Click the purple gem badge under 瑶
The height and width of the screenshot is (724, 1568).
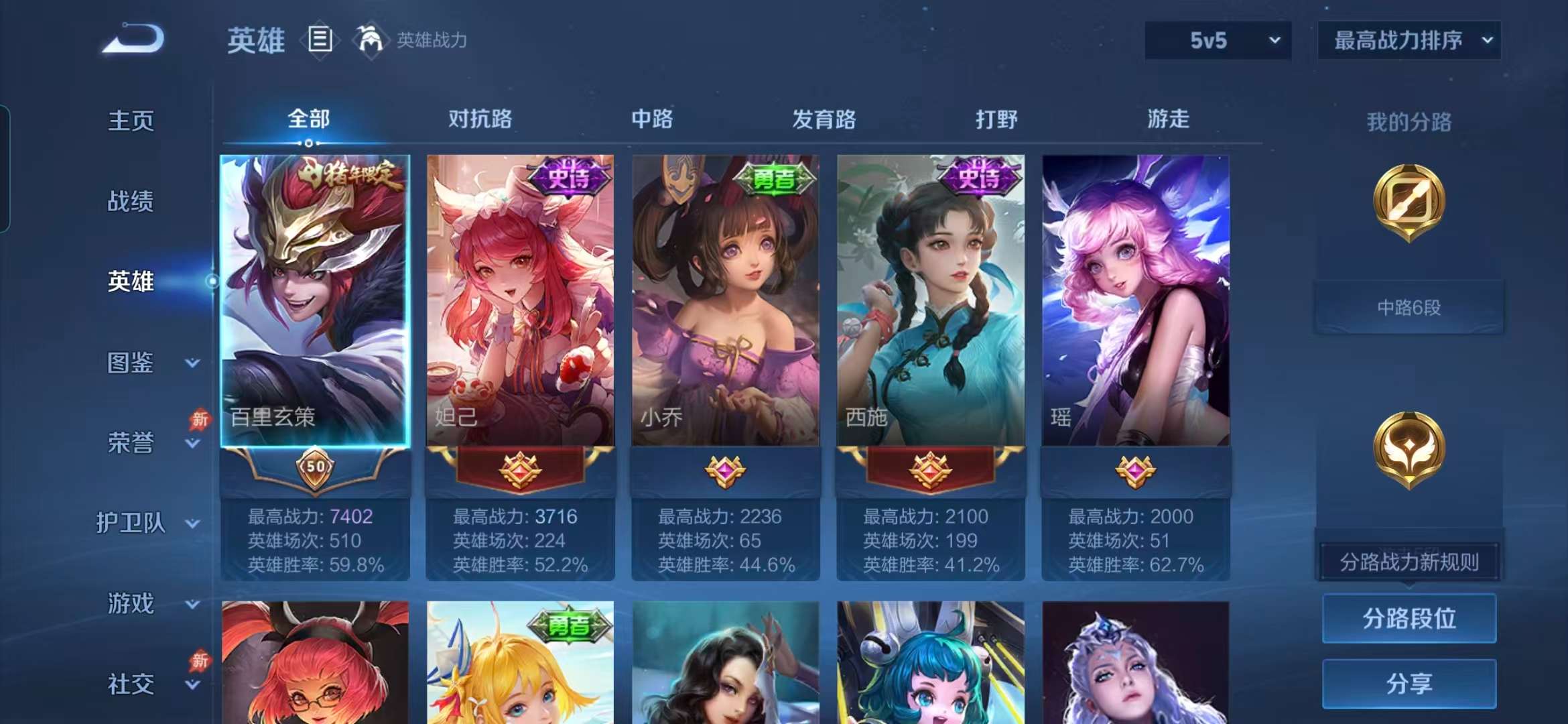pyautogui.click(x=1136, y=471)
